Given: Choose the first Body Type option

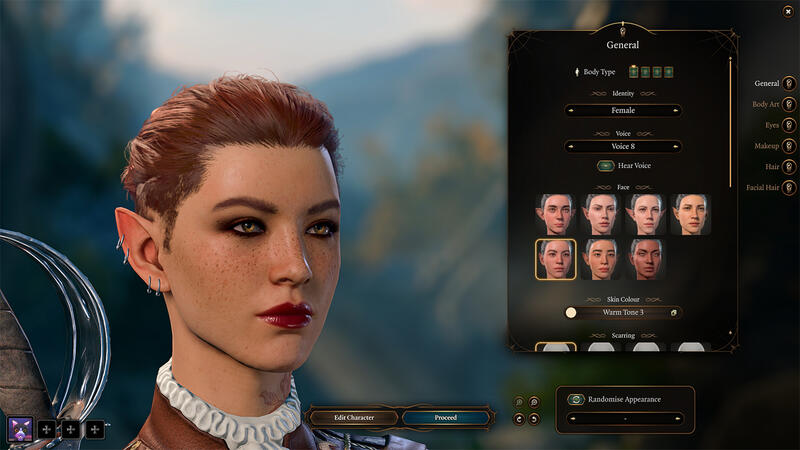Looking at the screenshot, I should (633, 72).
